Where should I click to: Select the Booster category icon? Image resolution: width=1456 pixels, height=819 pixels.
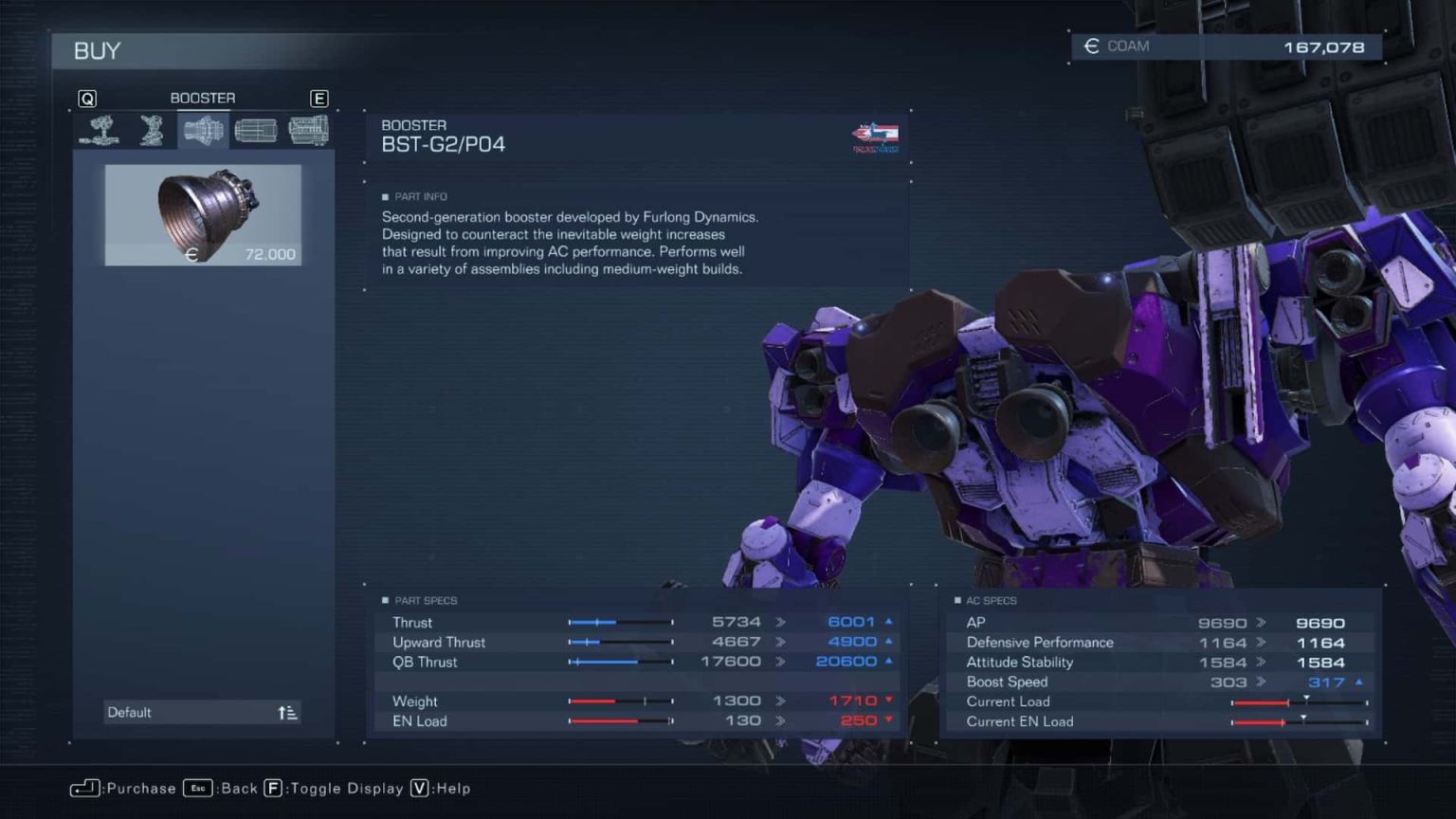(x=204, y=130)
